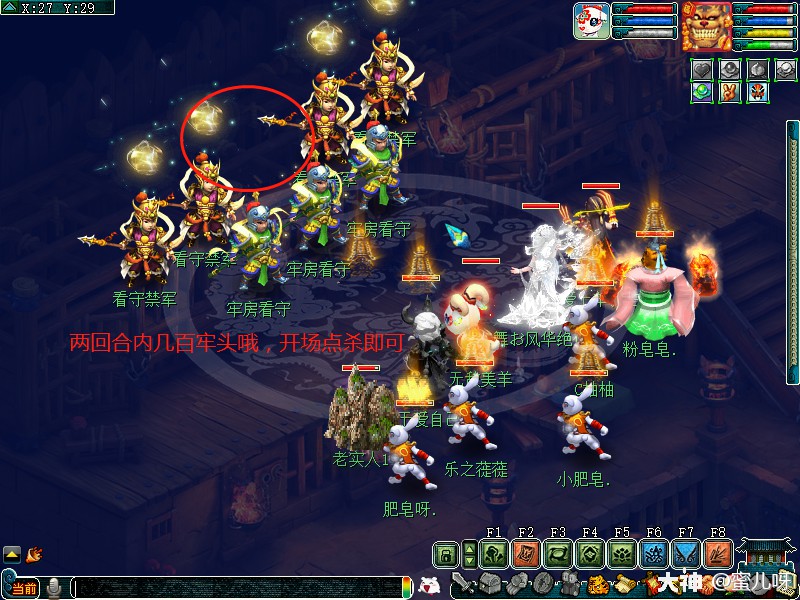Activate the blue F6 skill
Screen dimensions: 800x600
point(654,554)
